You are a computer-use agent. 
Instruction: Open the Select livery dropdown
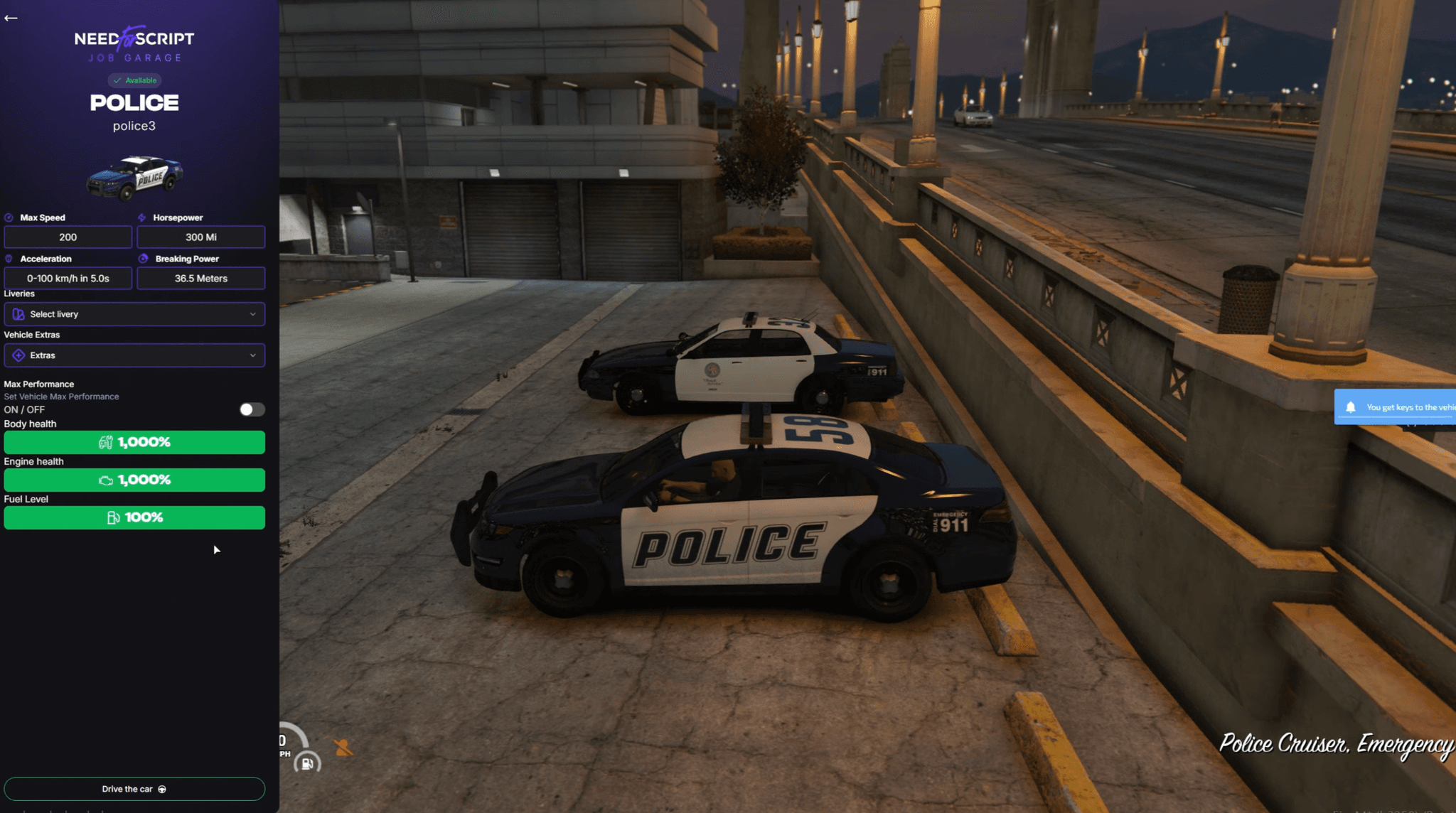(x=134, y=314)
